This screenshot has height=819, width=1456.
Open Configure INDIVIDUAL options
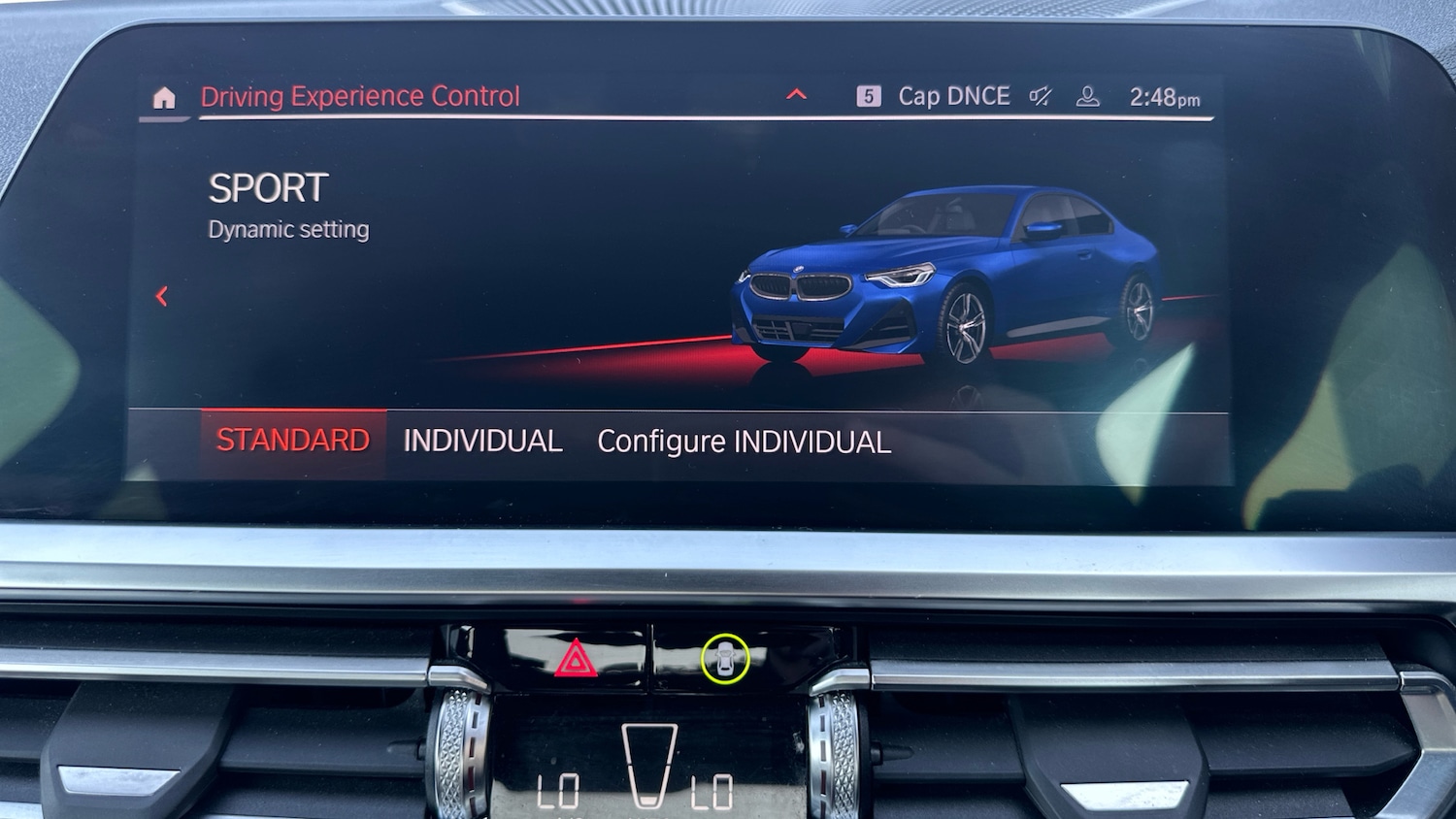coord(745,442)
